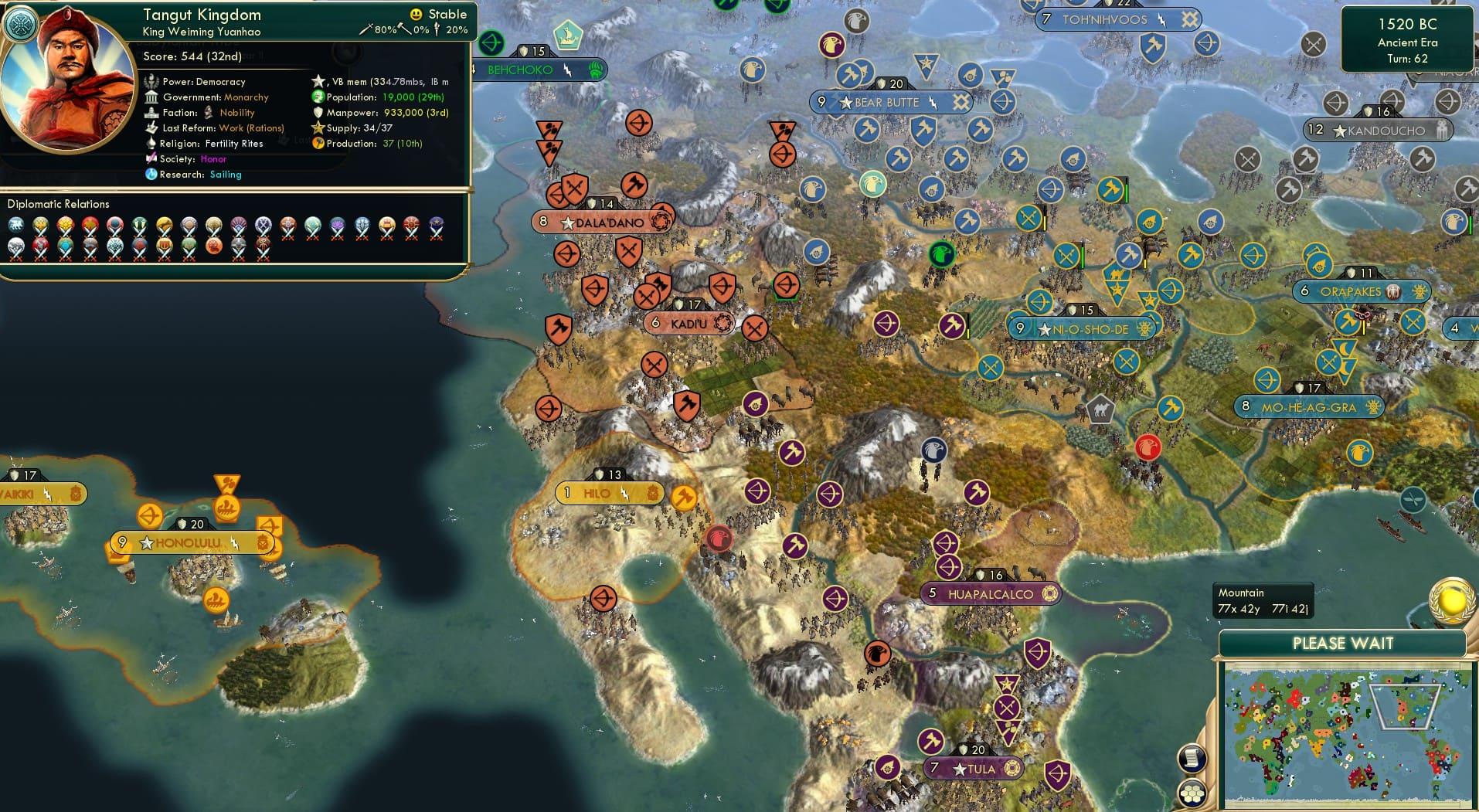Toggle war status crossed swords under first diplomacy medallion

click(16, 234)
